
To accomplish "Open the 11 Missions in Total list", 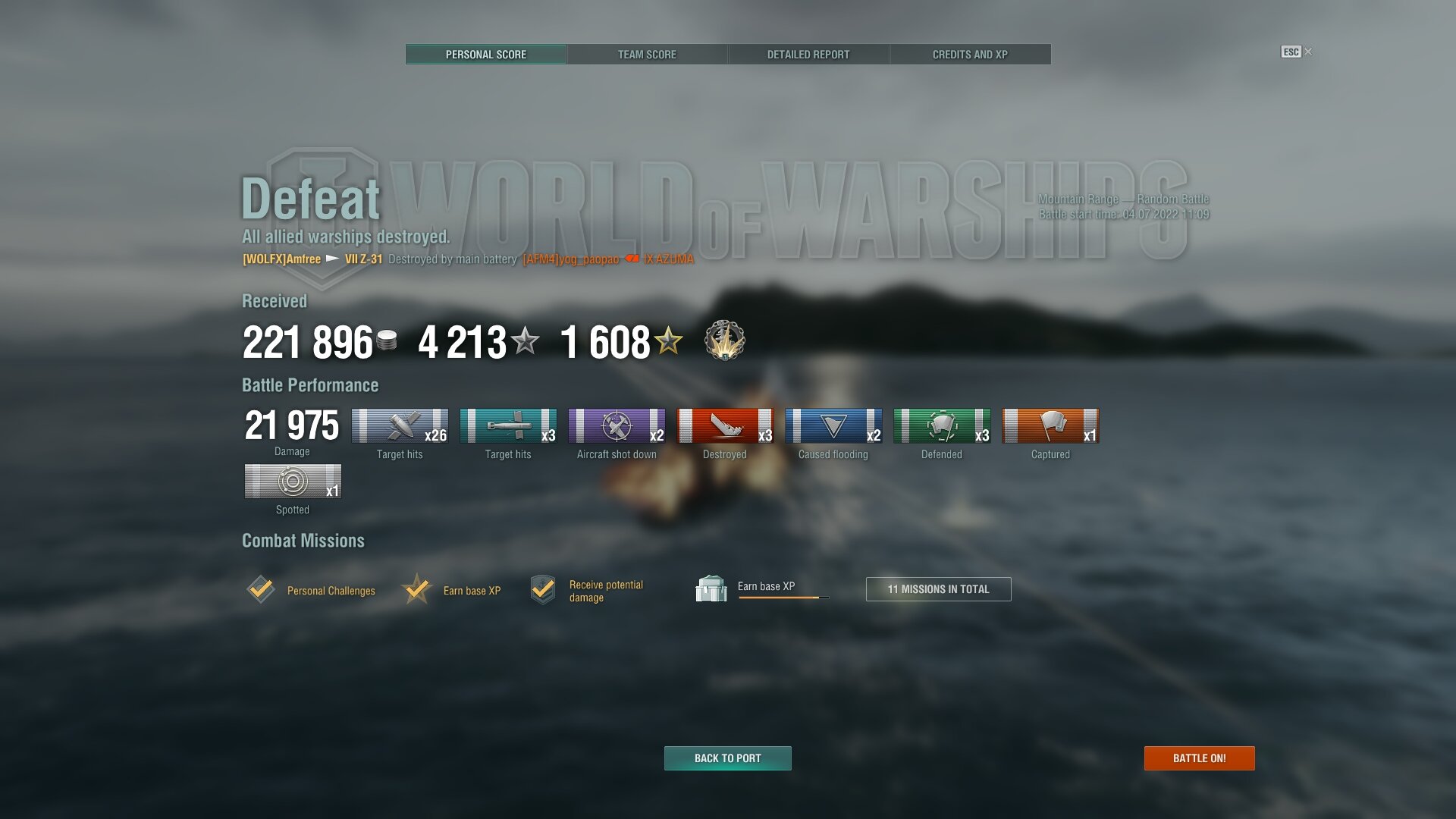I will pos(938,589).
